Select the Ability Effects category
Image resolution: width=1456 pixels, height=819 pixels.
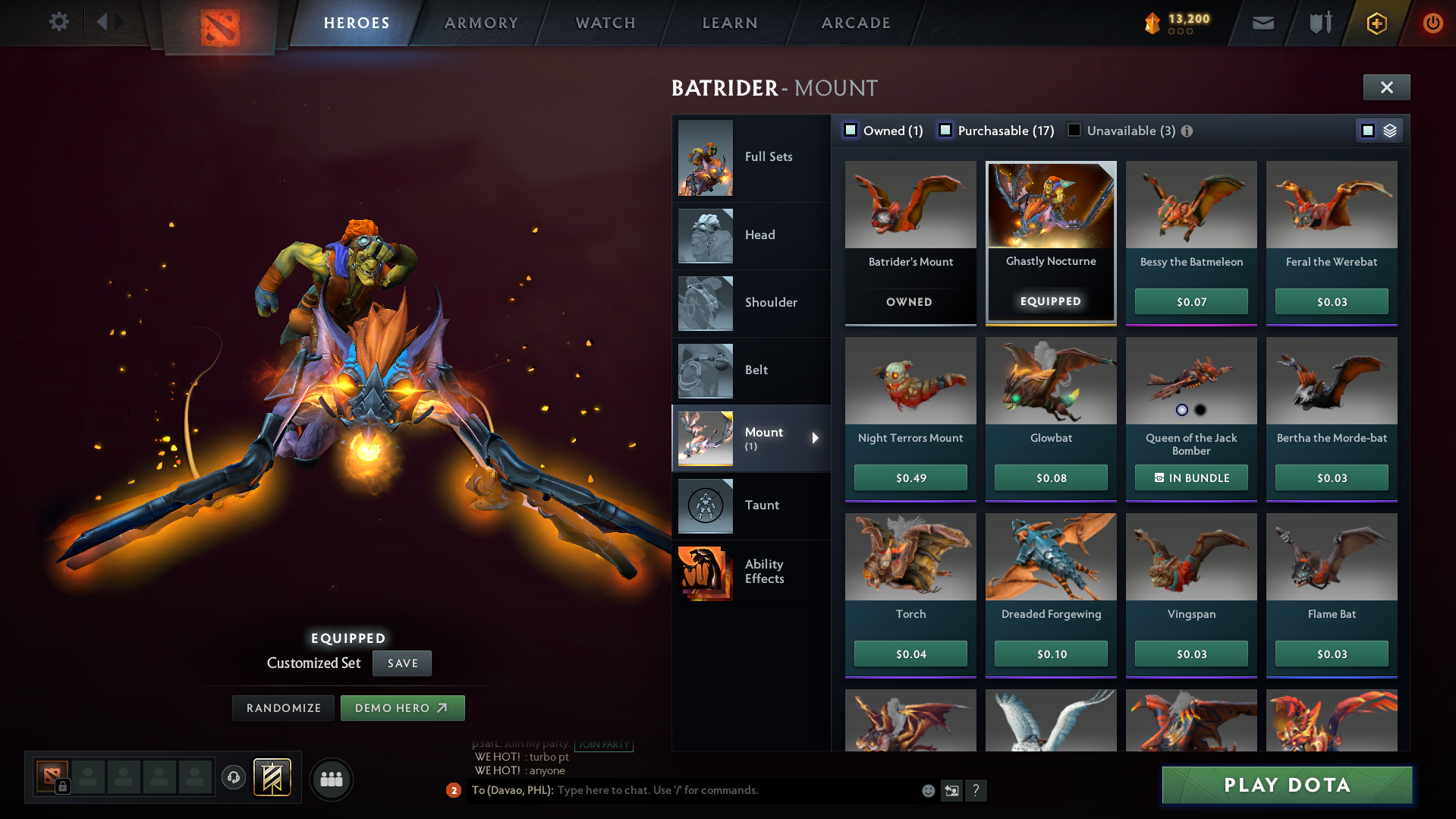(x=705, y=573)
